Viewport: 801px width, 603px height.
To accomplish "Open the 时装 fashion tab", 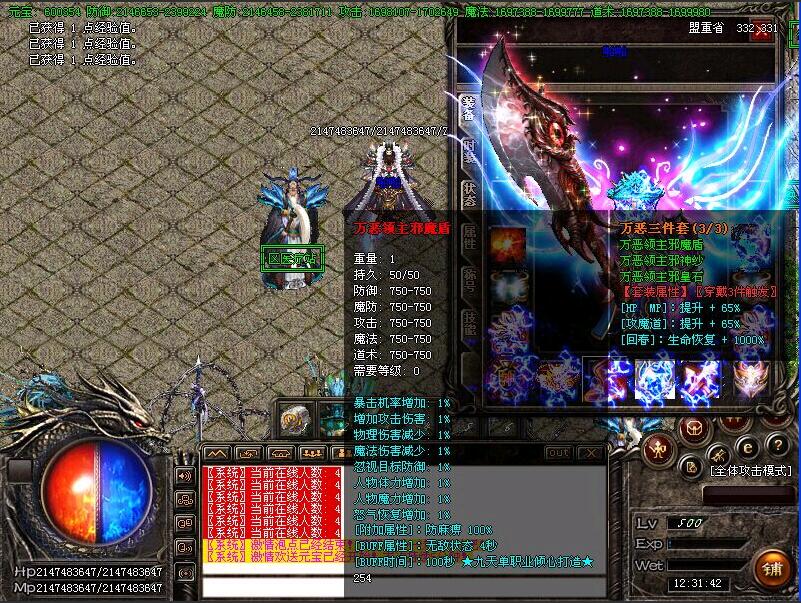I will point(467,150).
